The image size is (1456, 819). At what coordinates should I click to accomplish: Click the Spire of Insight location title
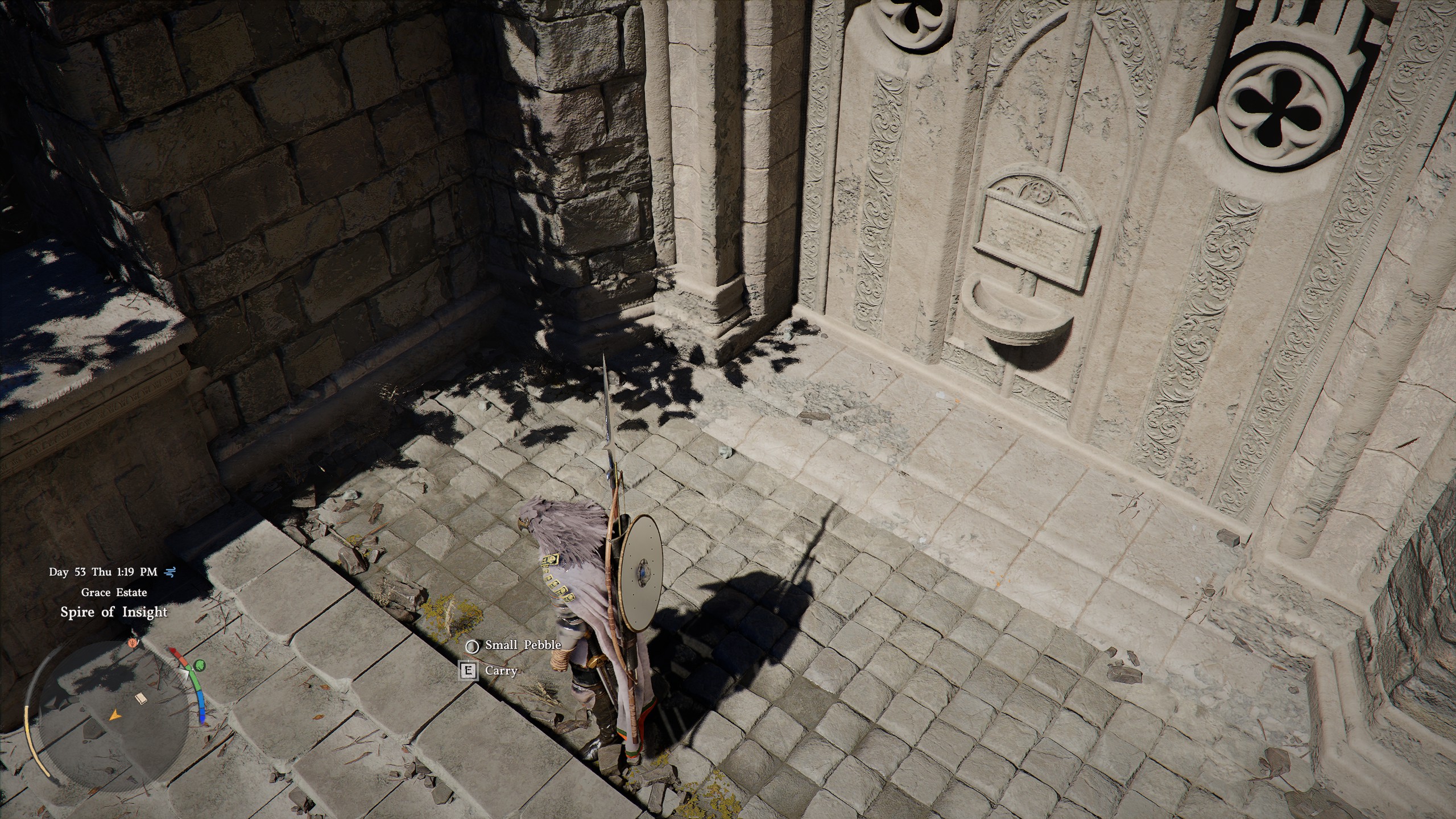click(114, 612)
